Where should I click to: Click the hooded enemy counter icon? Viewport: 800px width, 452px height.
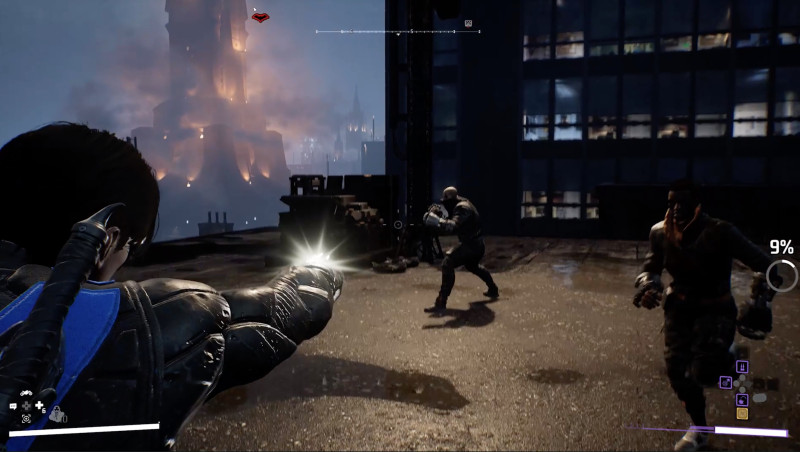tap(58, 412)
